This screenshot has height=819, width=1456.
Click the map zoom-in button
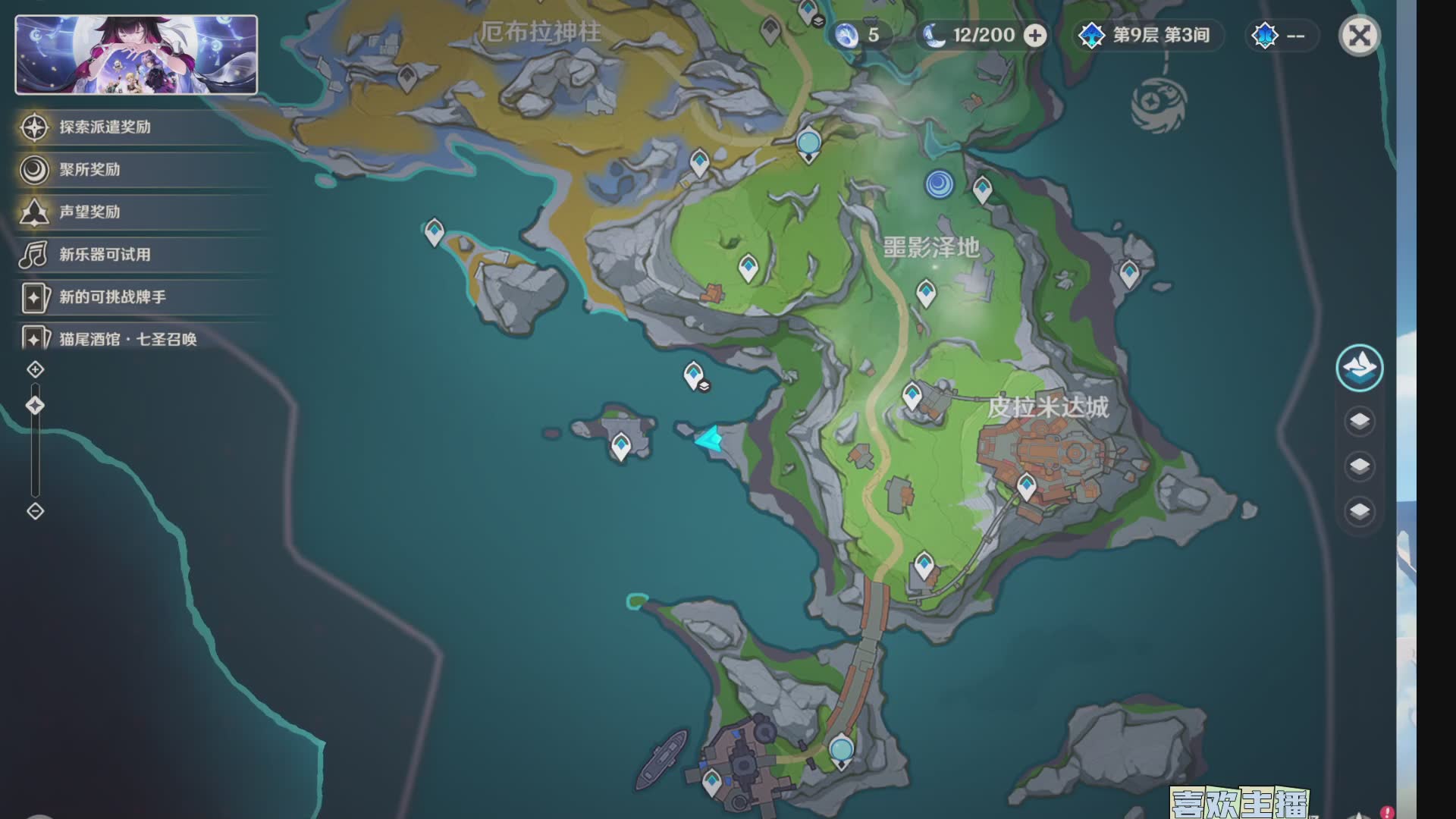[36, 369]
